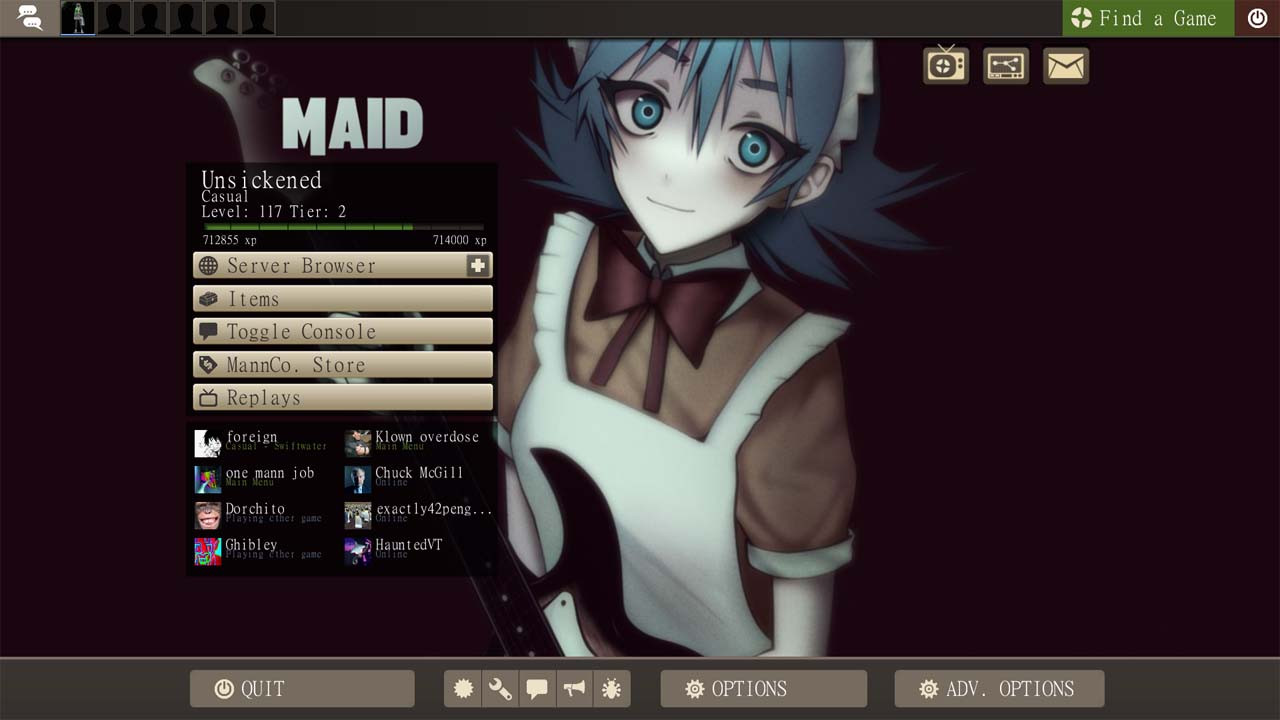The height and width of the screenshot is (720, 1280).
Task: Click the mail envelope notifications icon
Action: pos(1065,65)
